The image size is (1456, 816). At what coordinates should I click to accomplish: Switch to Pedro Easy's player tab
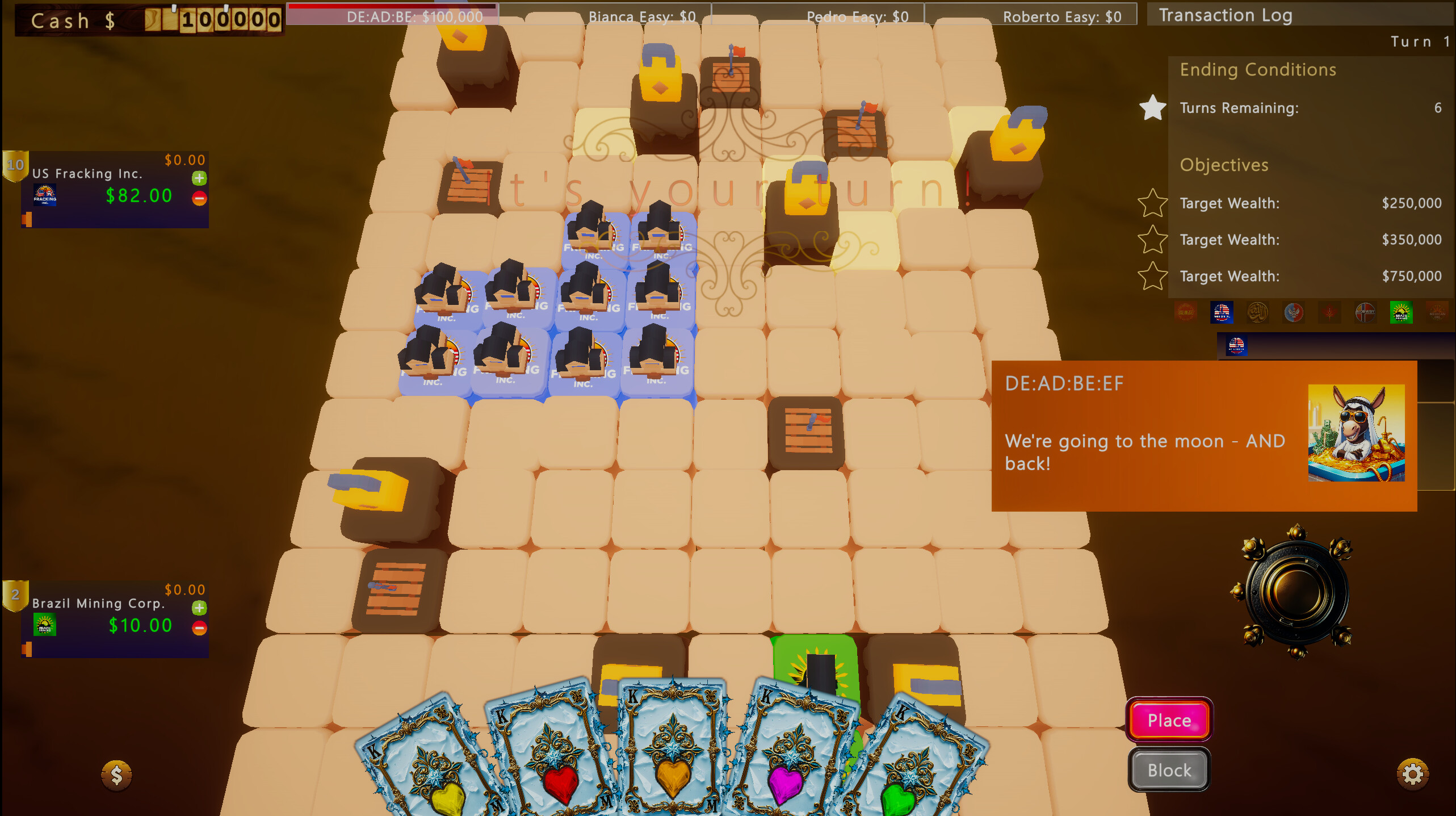pos(857,16)
